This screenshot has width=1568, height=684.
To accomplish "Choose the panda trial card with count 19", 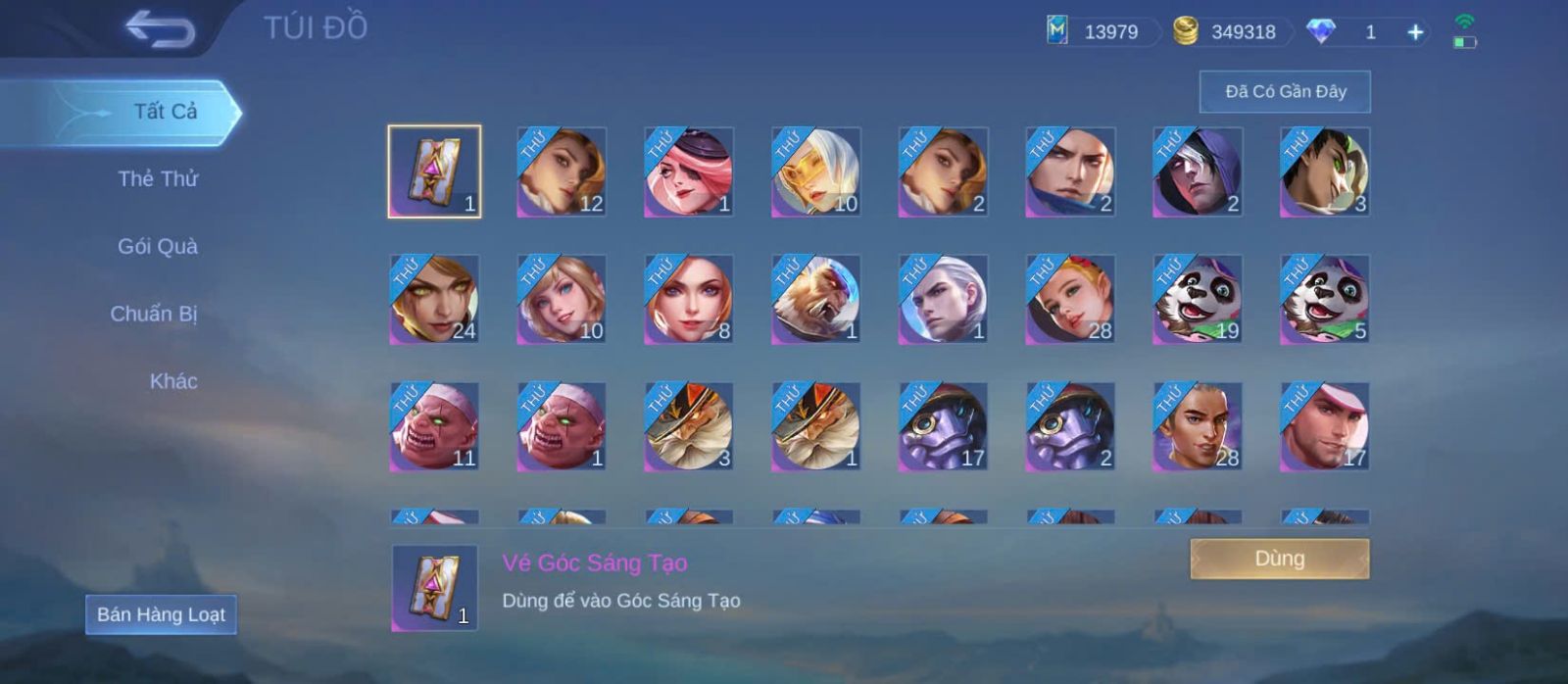I will (x=1197, y=299).
